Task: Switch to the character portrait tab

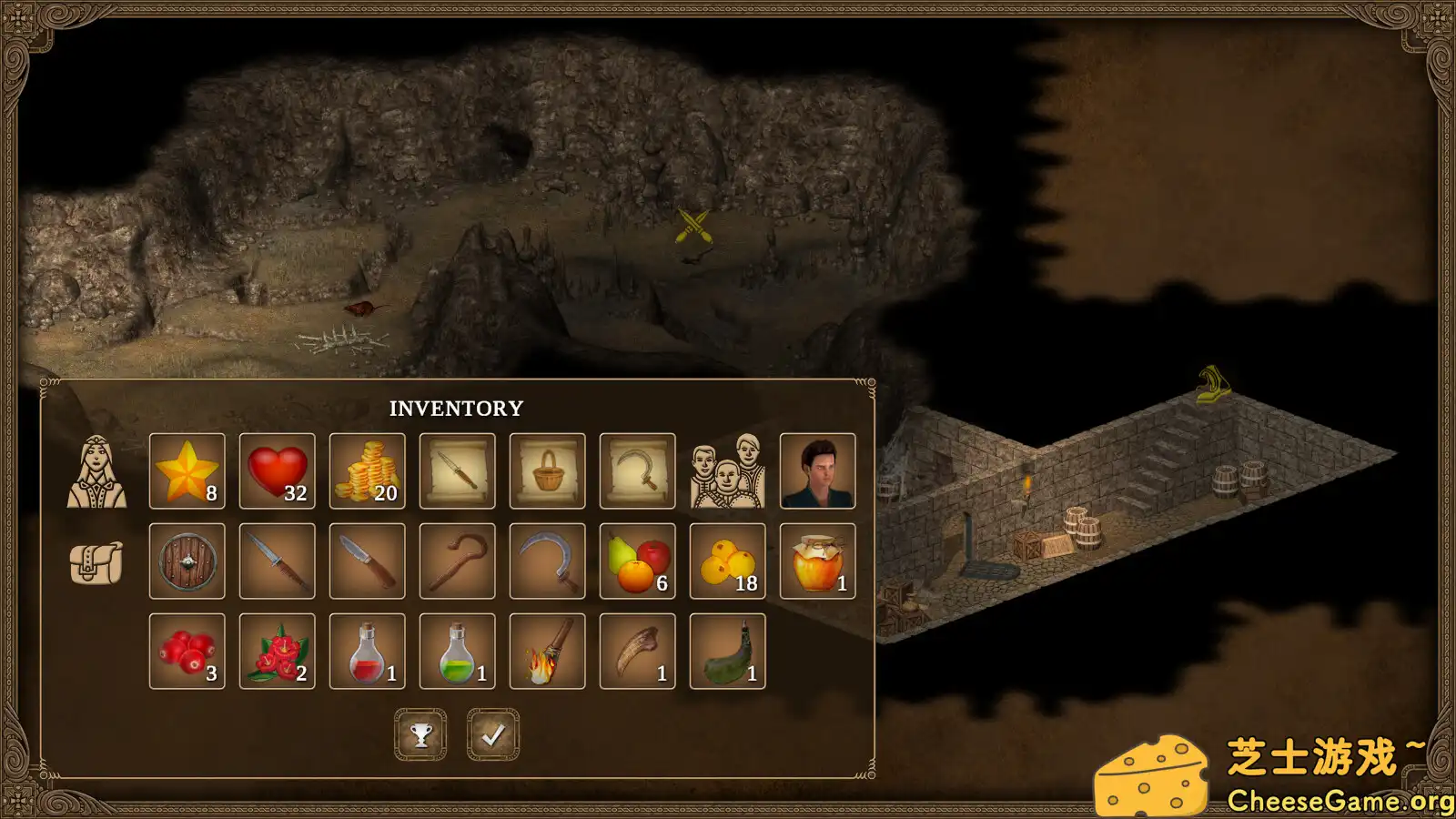Action: click(x=96, y=471)
